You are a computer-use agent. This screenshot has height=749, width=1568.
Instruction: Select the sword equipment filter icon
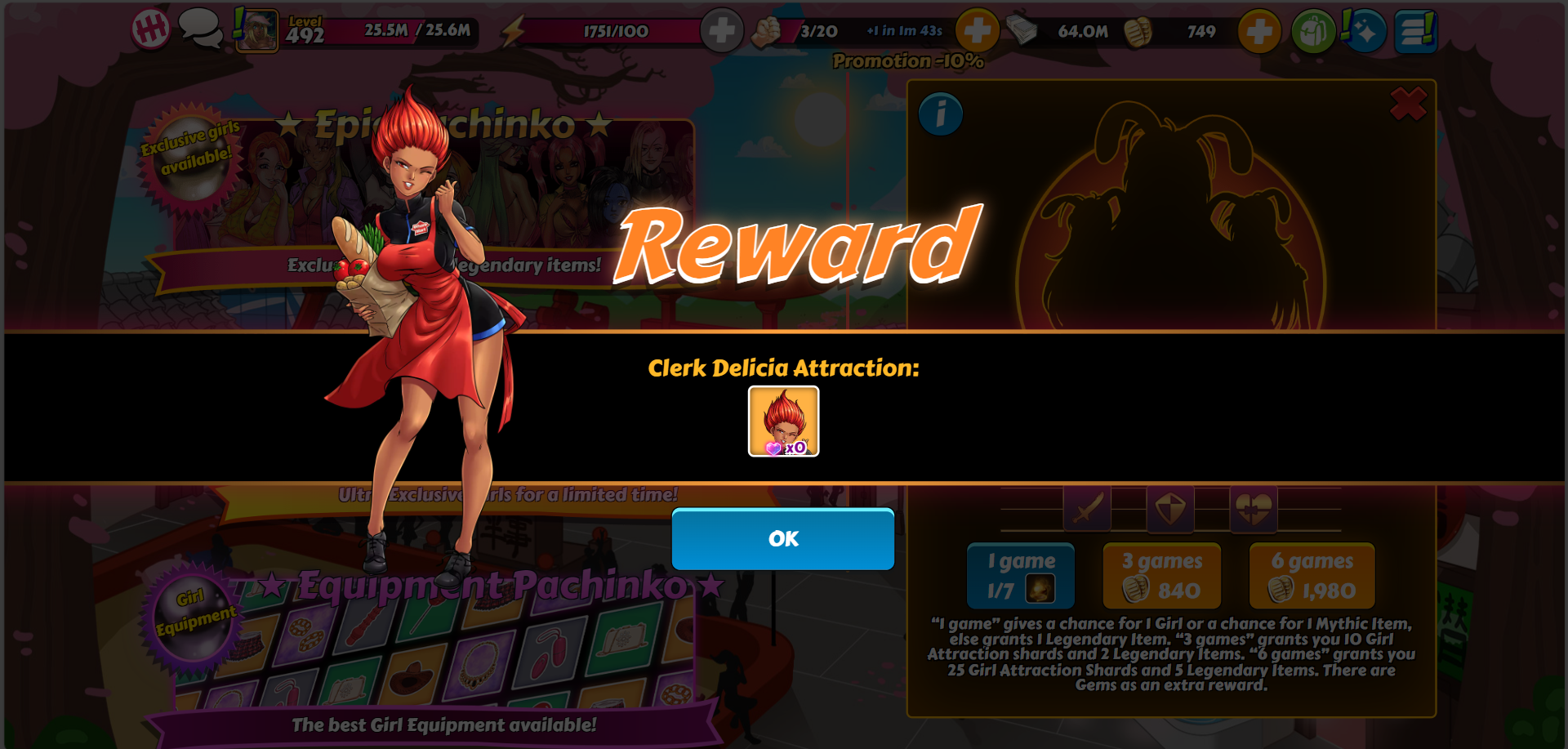(1087, 509)
